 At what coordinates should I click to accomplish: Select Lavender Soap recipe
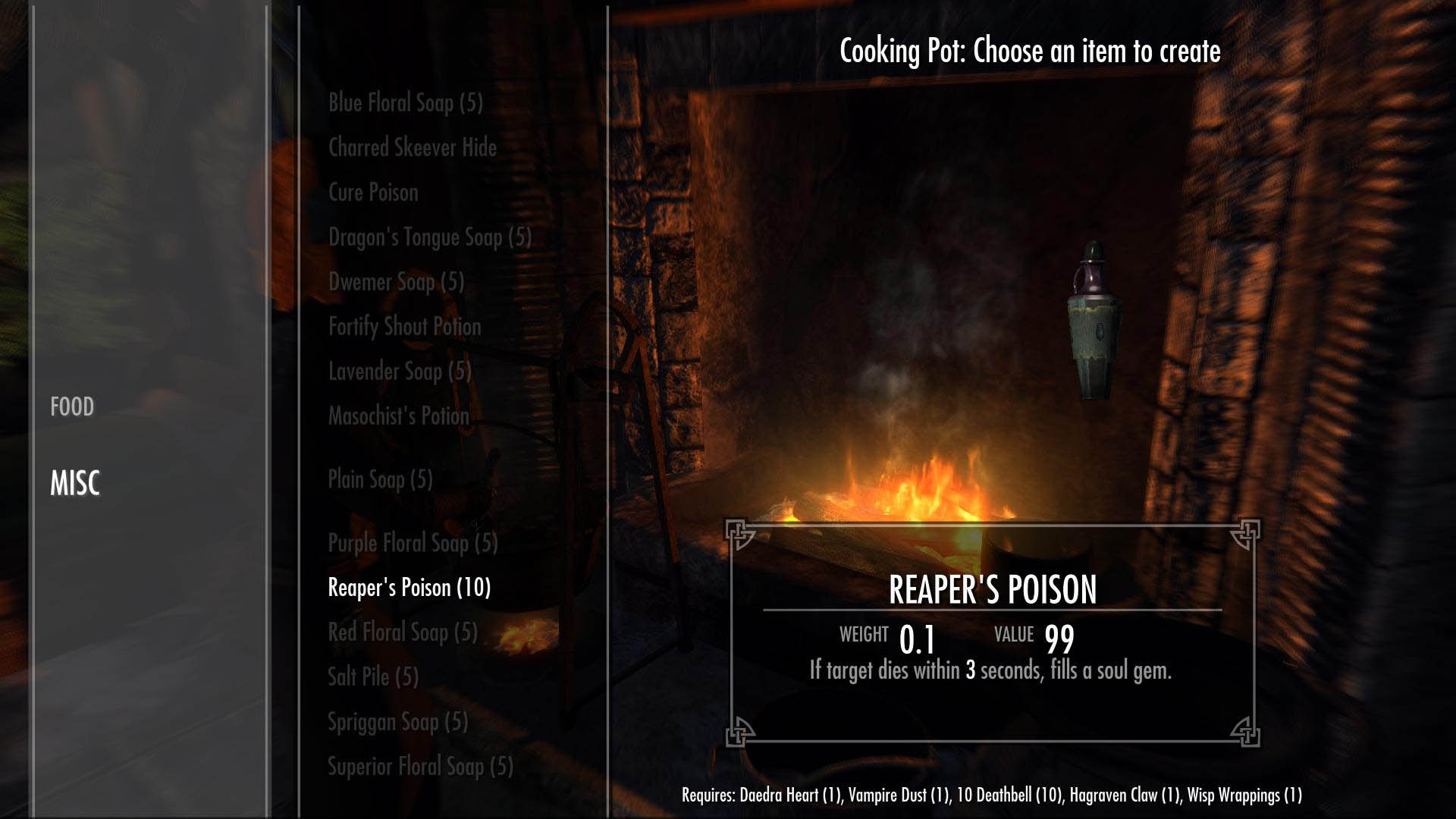[400, 372]
